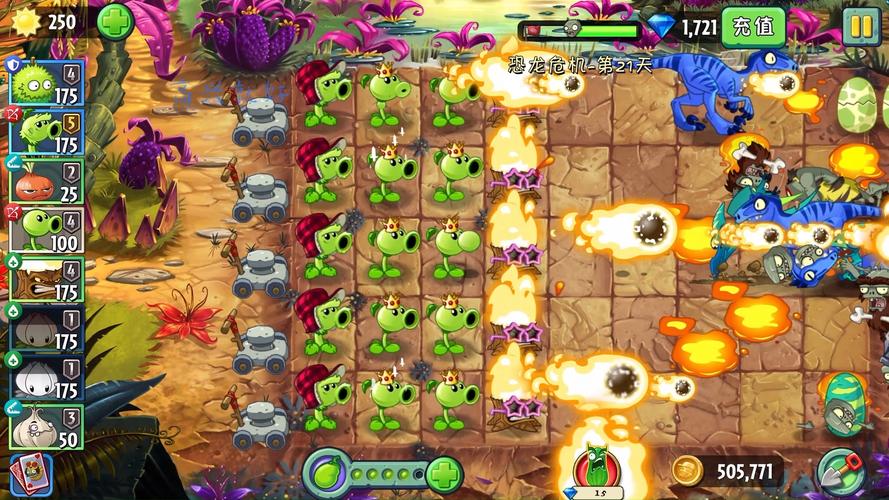
Task: Use the Plant Food leaf icon
Action: [327, 471]
